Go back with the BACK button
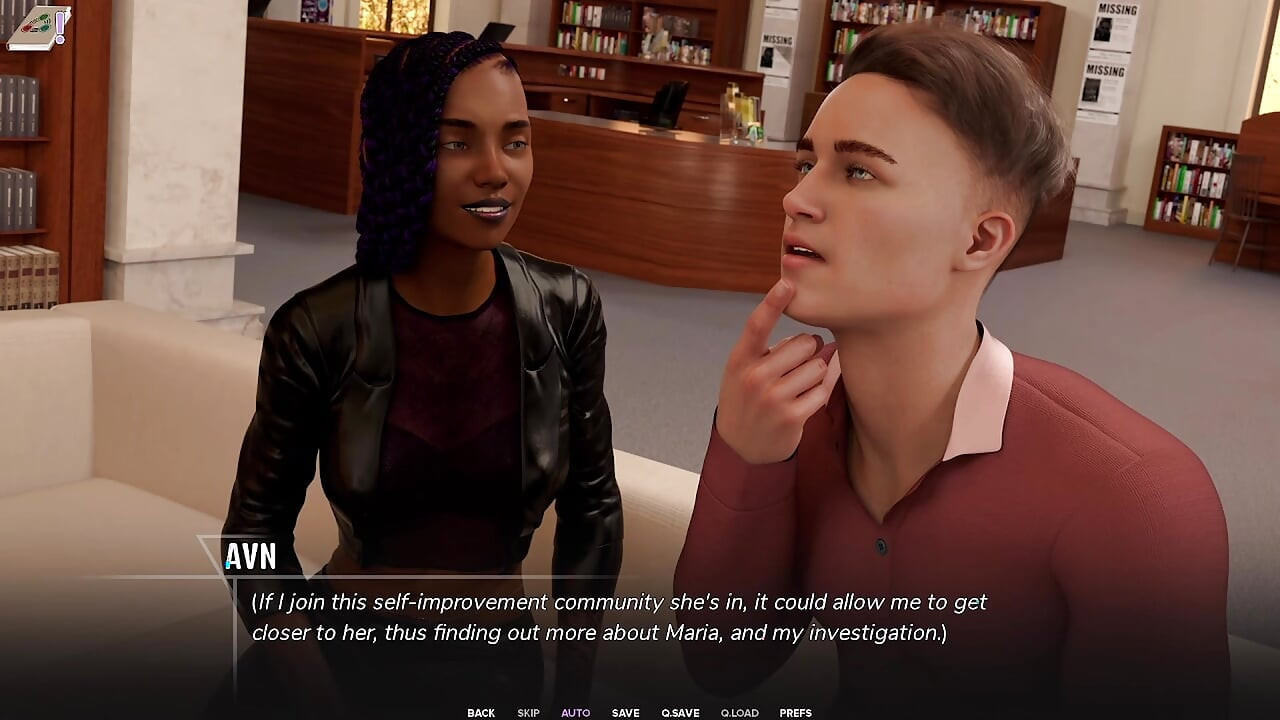Image resolution: width=1280 pixels, height=720 pixels. pos(481,713)
